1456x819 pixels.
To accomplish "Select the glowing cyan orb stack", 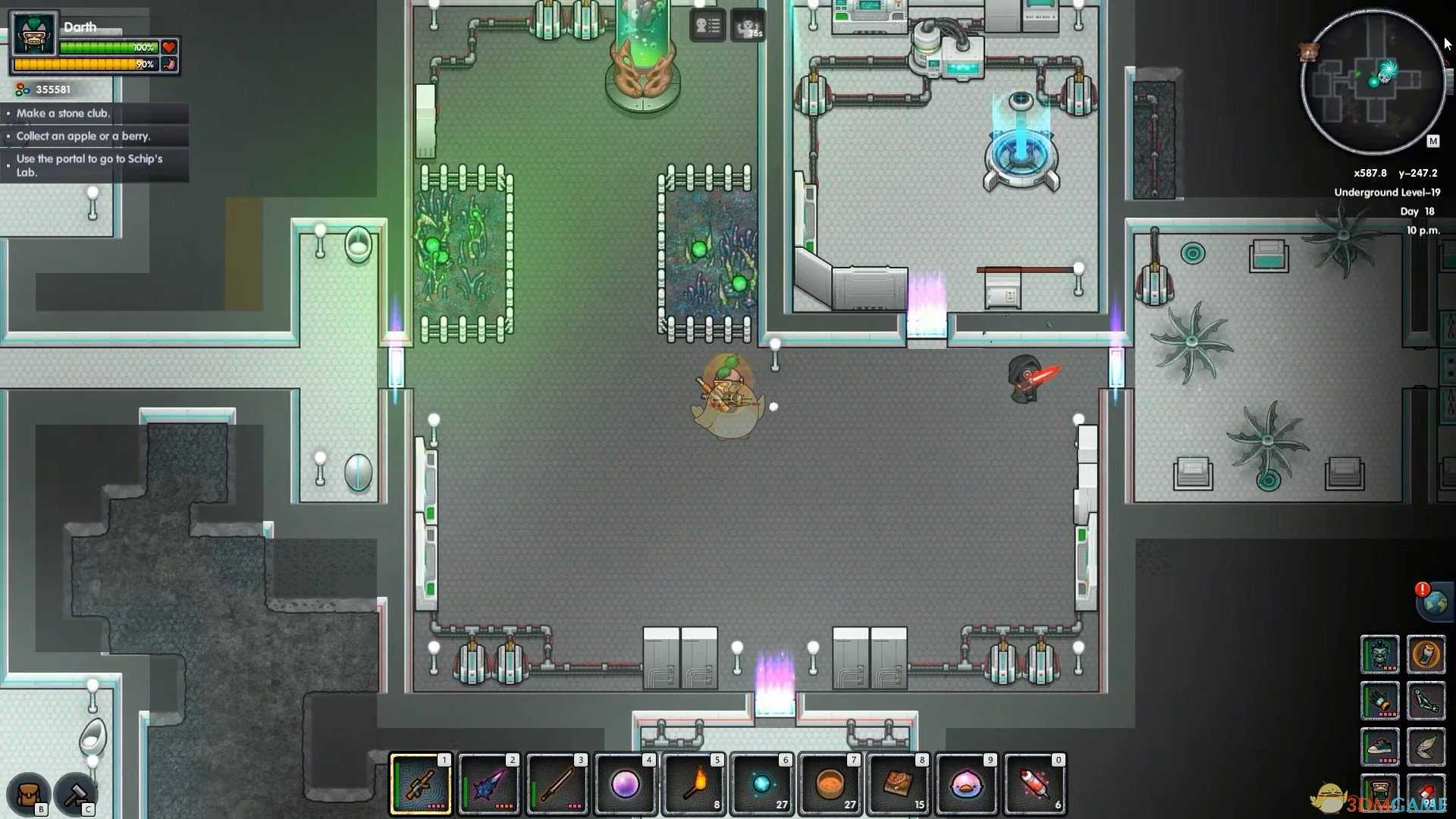I will click(x=762, y=784).
